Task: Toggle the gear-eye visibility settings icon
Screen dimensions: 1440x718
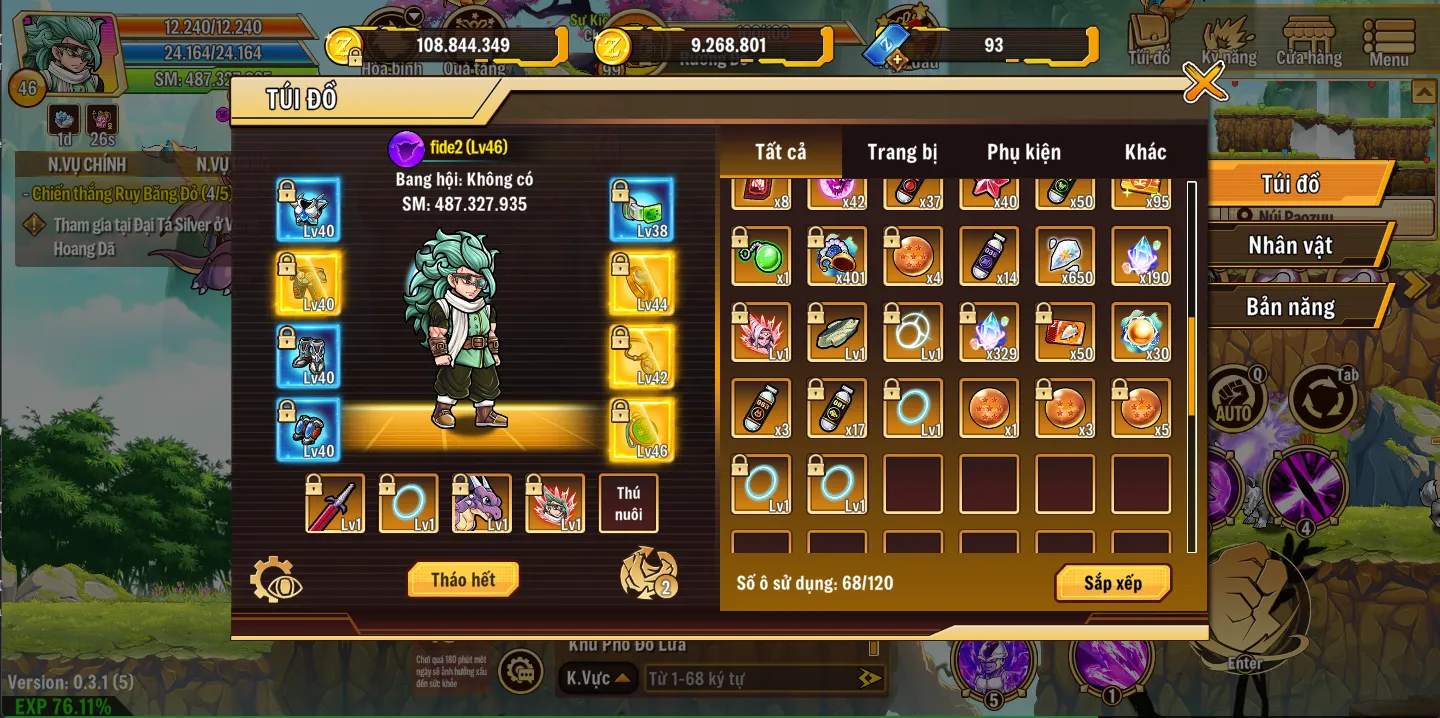Action: point(275,580)
